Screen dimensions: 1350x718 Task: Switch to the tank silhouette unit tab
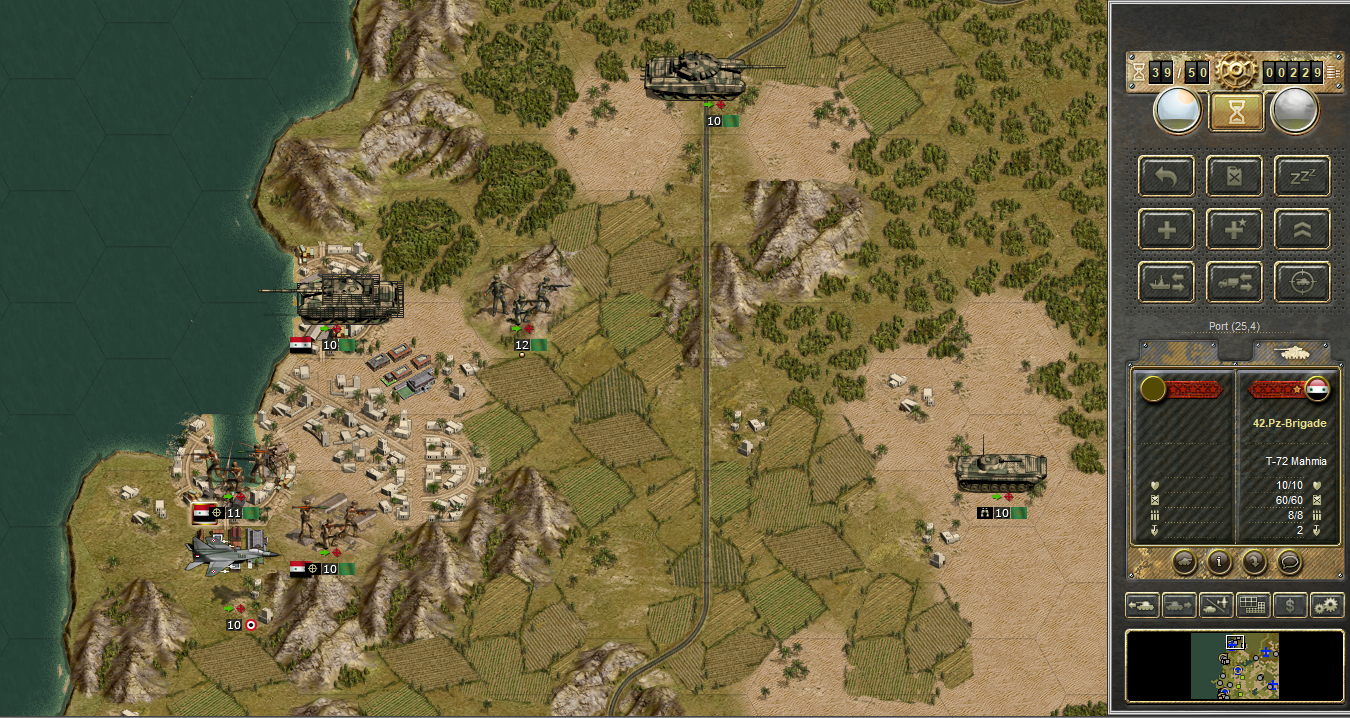[1290, 352]
